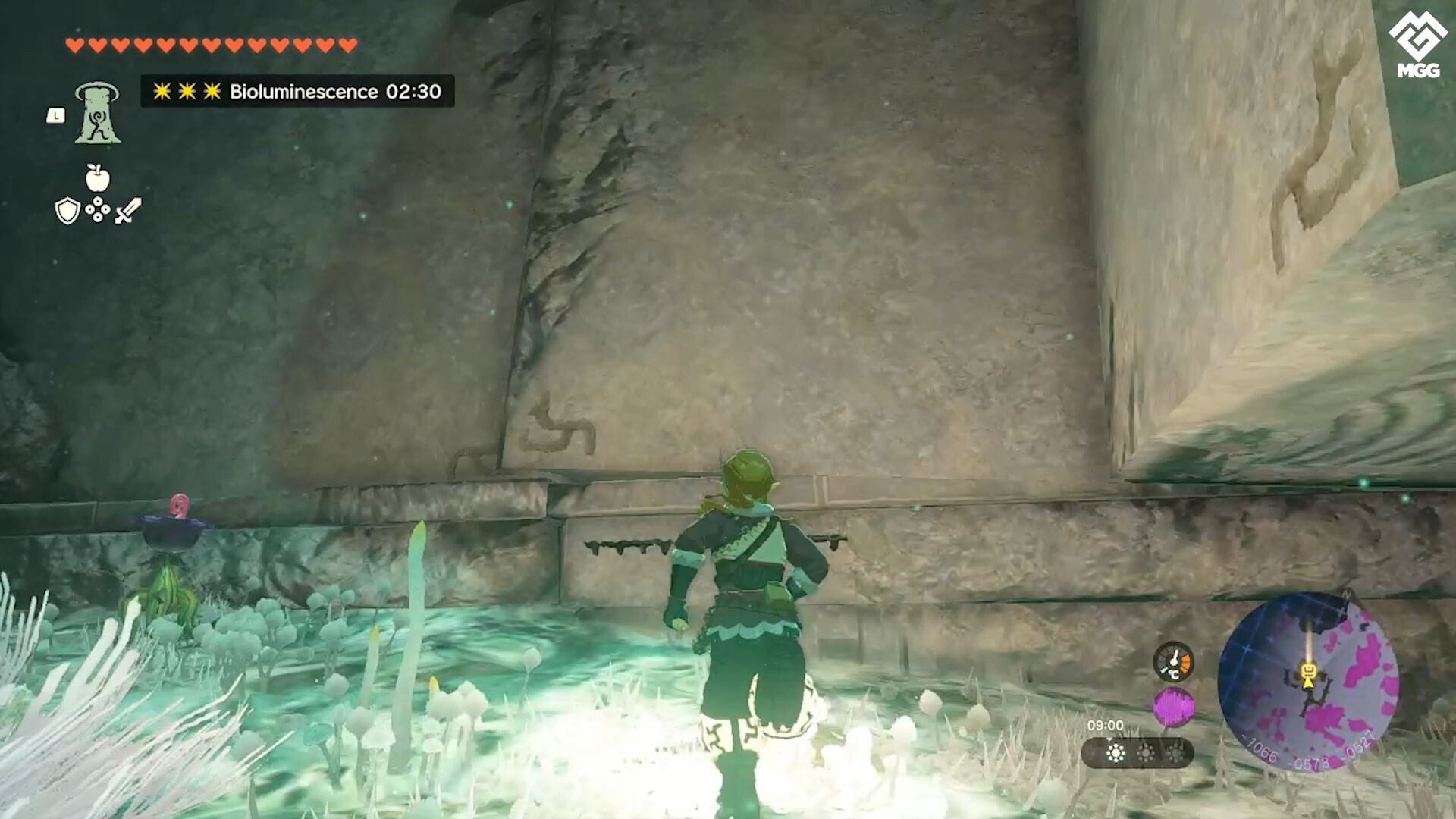Open the Bioluminescence buff detail banner
Viewport: 1456px width, 819px height.
pos(294,93)
